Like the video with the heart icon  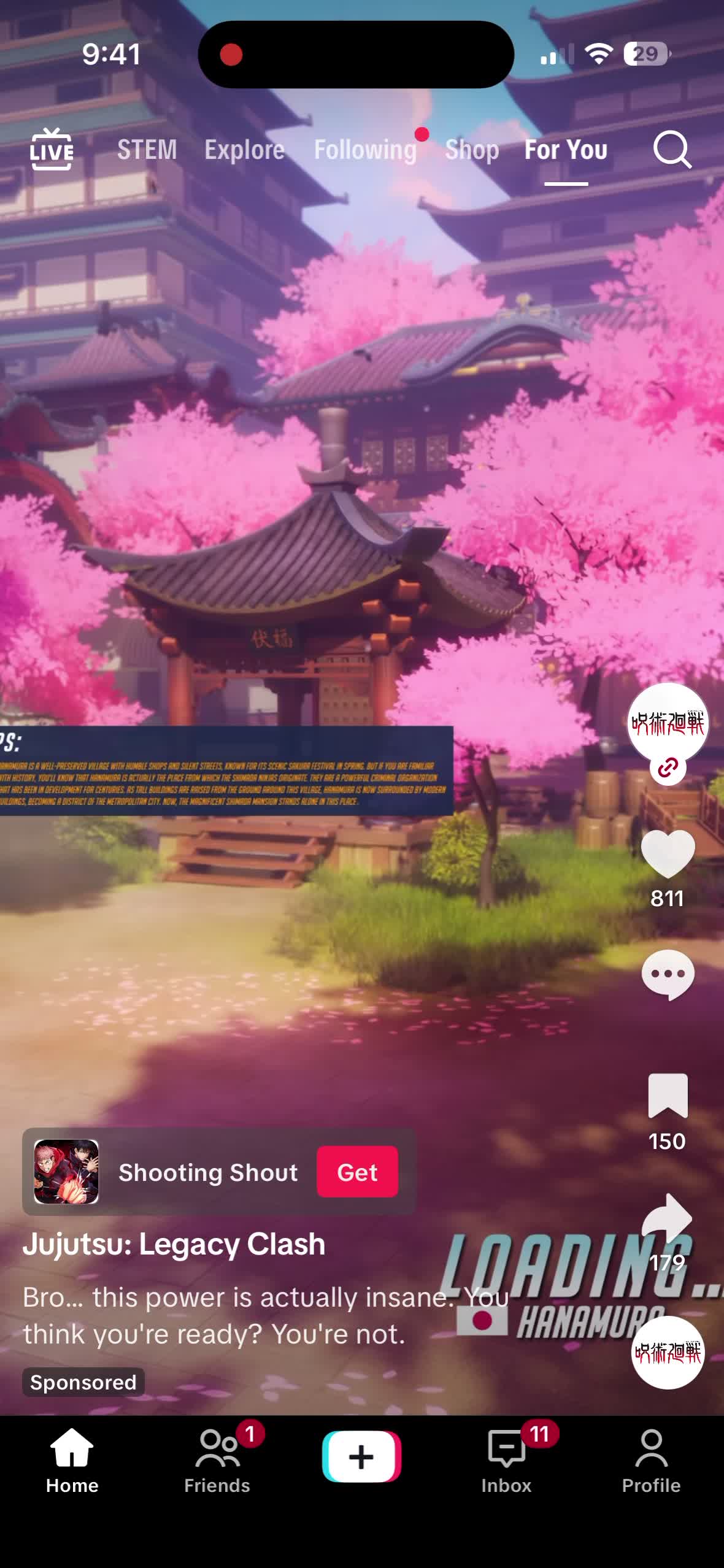click(x=668, y=853)
